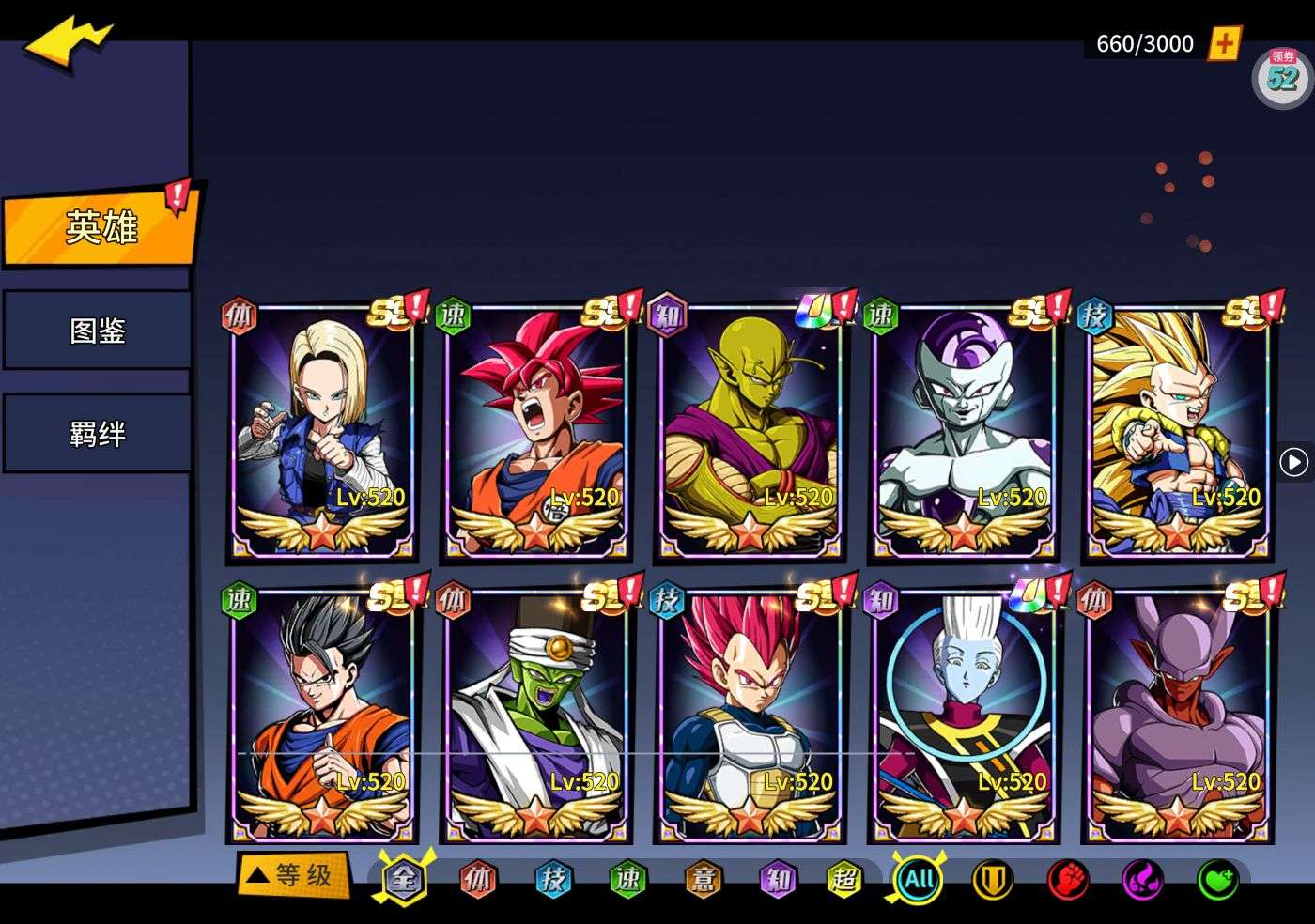Choose the Janemba hero card
1315x924 pixels.
pyautogui.click(x=1177, y=716)
